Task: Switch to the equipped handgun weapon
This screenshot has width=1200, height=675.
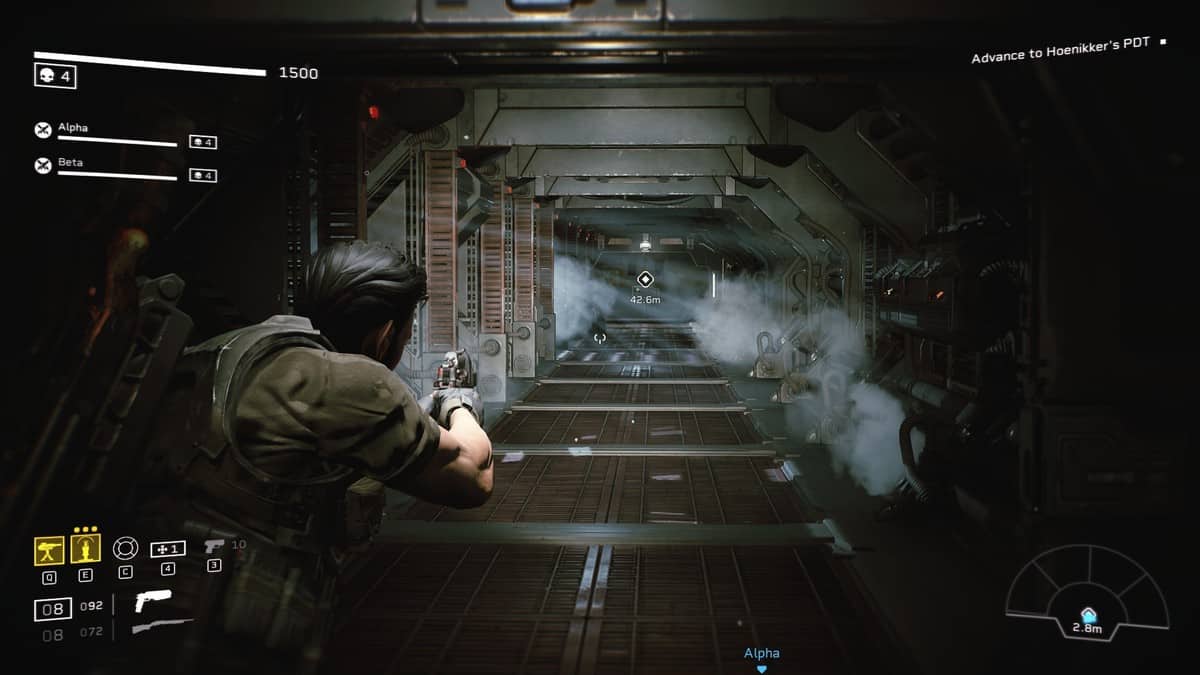Action: 152,601
